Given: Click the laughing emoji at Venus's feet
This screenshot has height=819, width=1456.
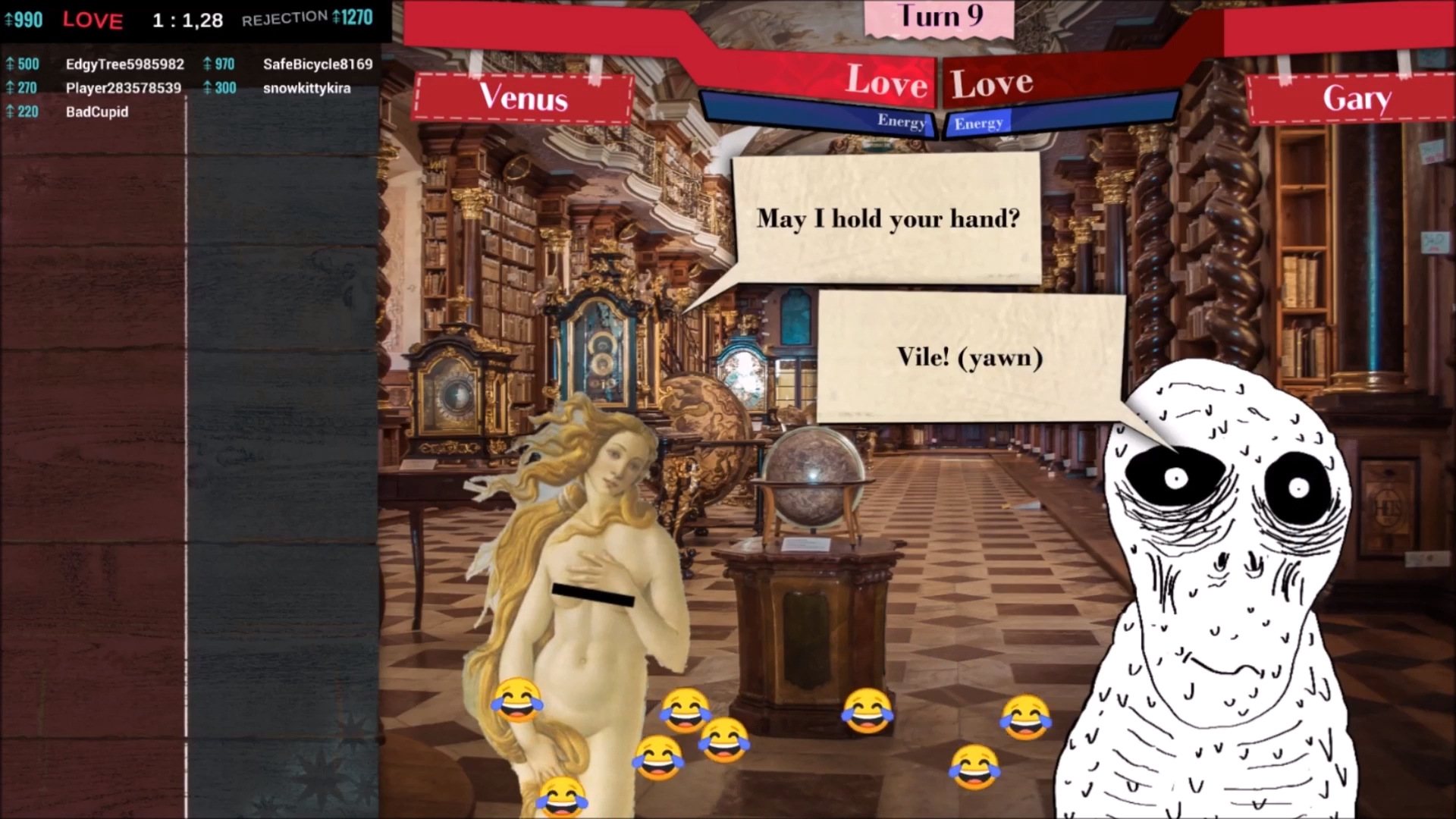Looking at the screenshot, I should click(562, 796).
